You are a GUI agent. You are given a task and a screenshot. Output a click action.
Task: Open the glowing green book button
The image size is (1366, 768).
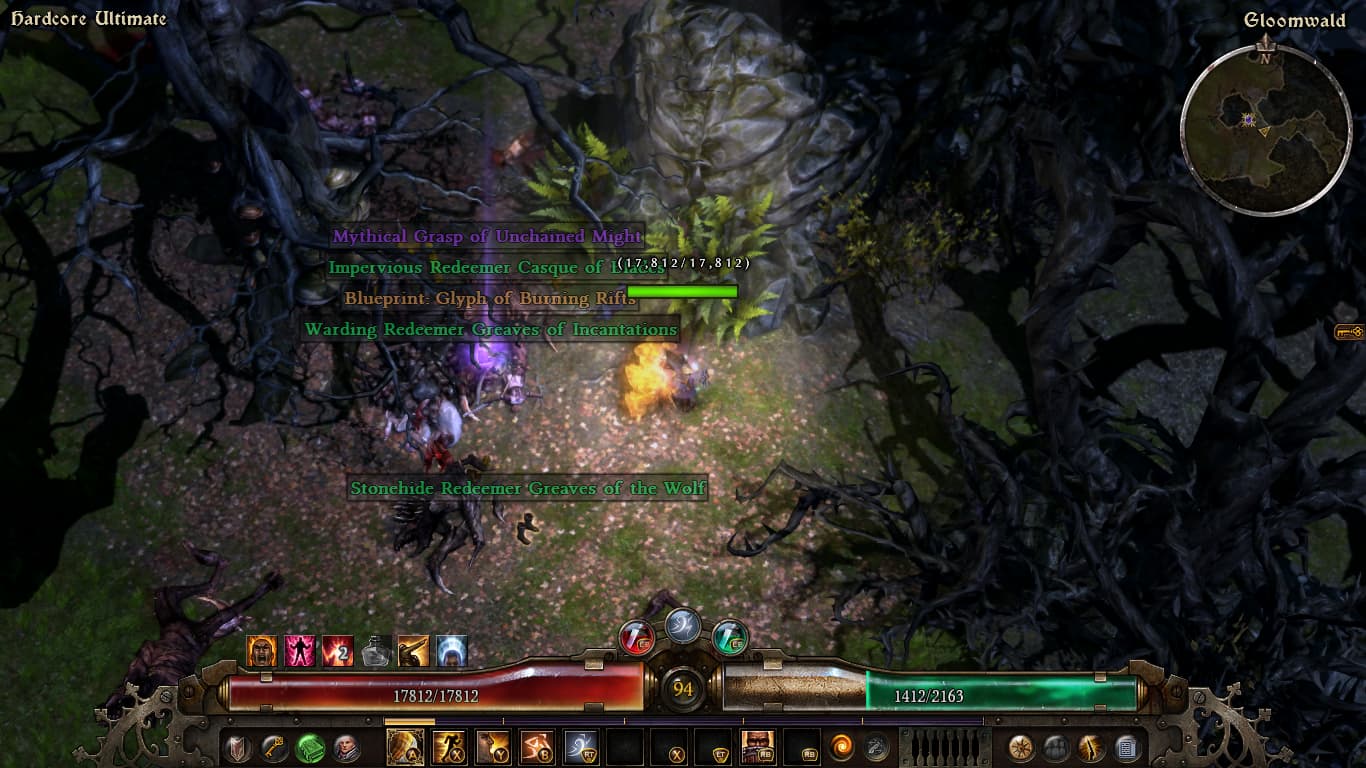click(310, 747)
